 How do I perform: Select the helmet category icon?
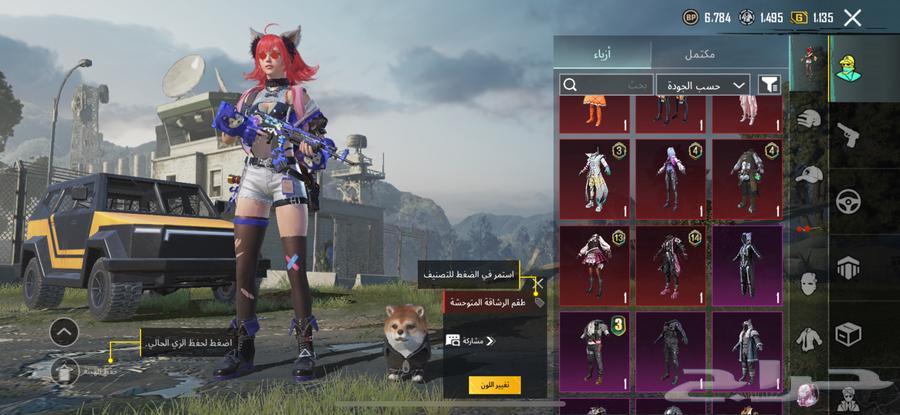point(808,120)
